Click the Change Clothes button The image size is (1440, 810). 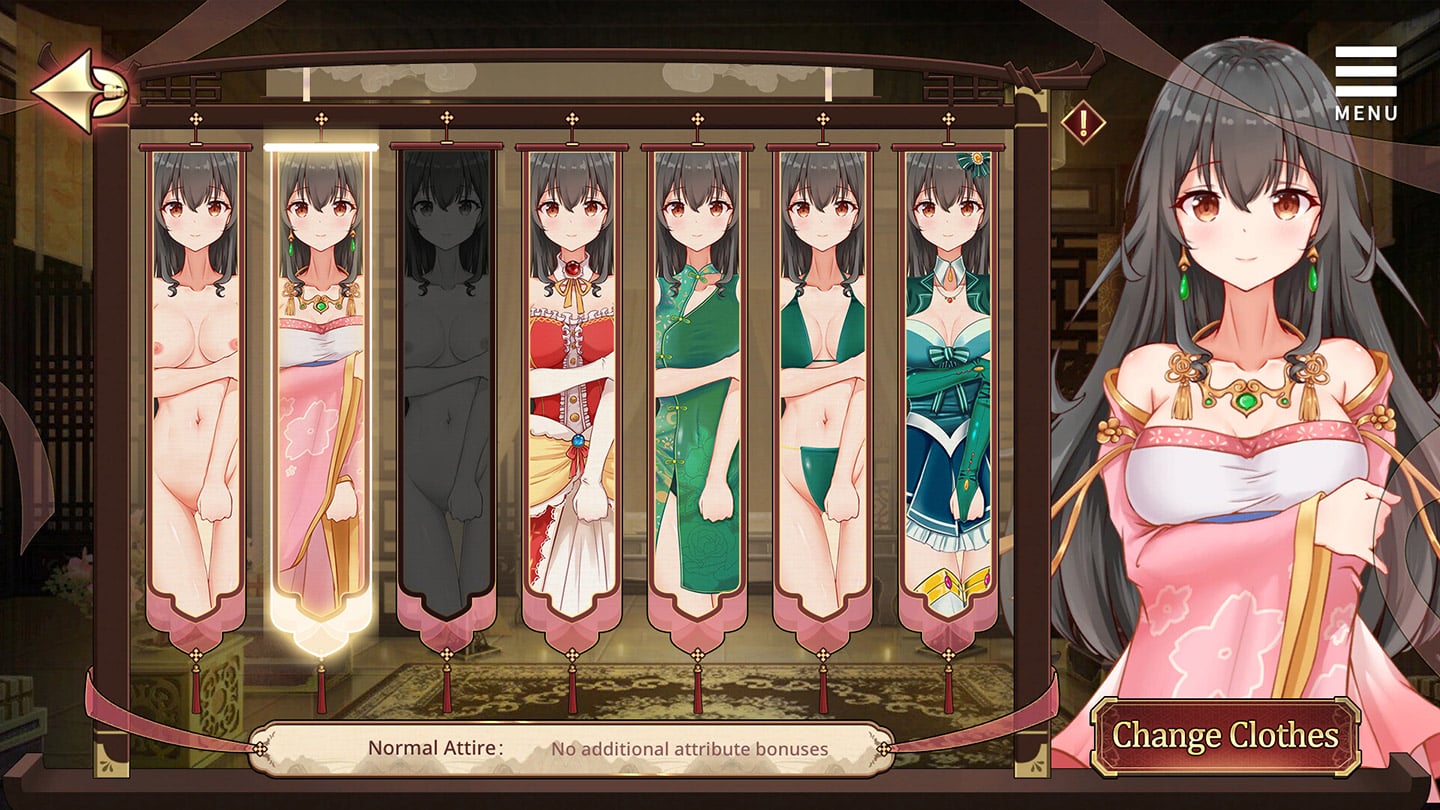(1225, 736)
